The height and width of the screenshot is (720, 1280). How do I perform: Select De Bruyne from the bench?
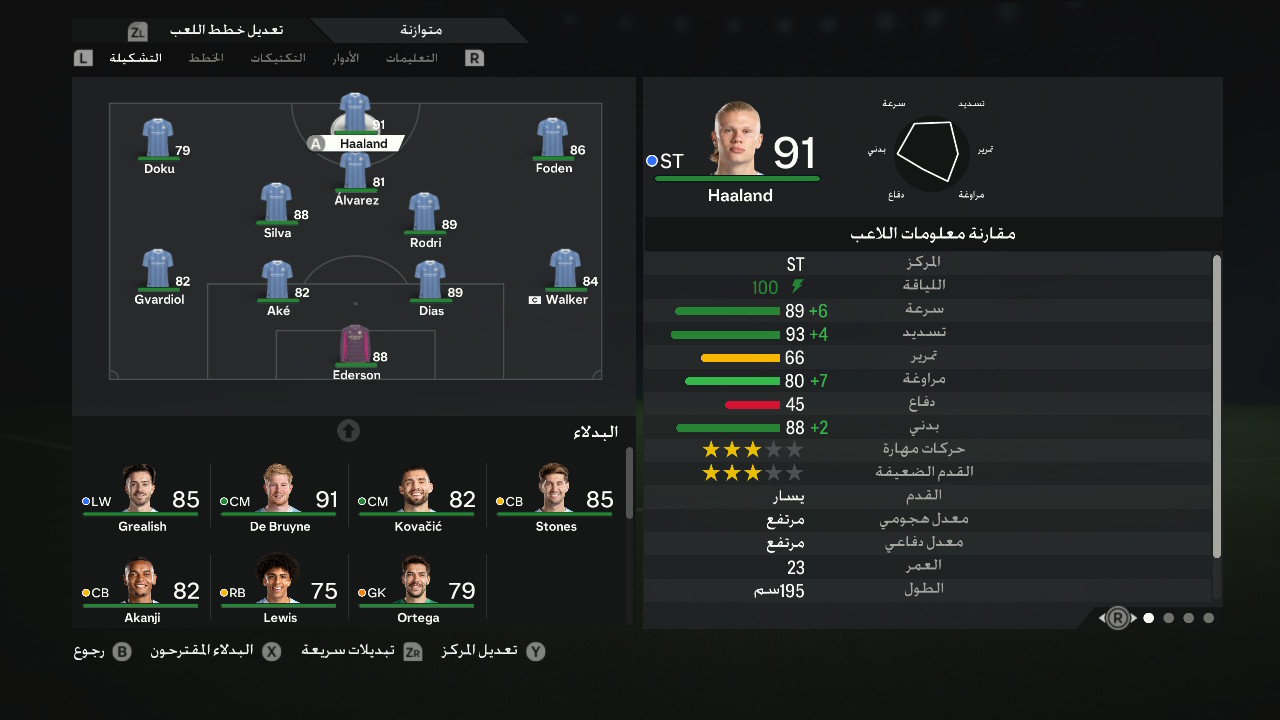coord(280,499)
